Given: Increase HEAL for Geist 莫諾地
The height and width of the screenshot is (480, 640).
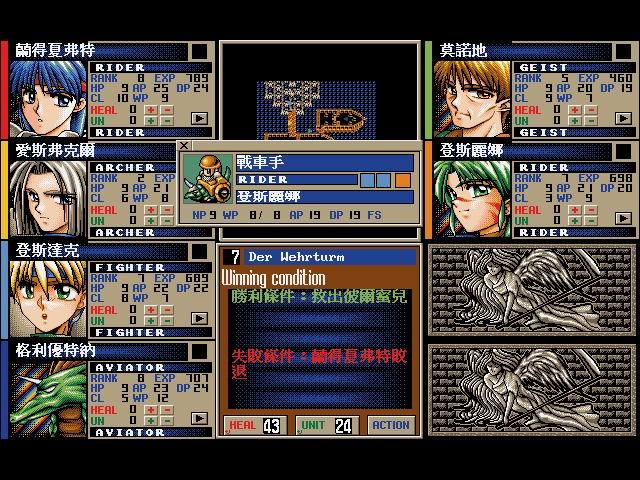Looking at the screenshot, I should point(575,108).
